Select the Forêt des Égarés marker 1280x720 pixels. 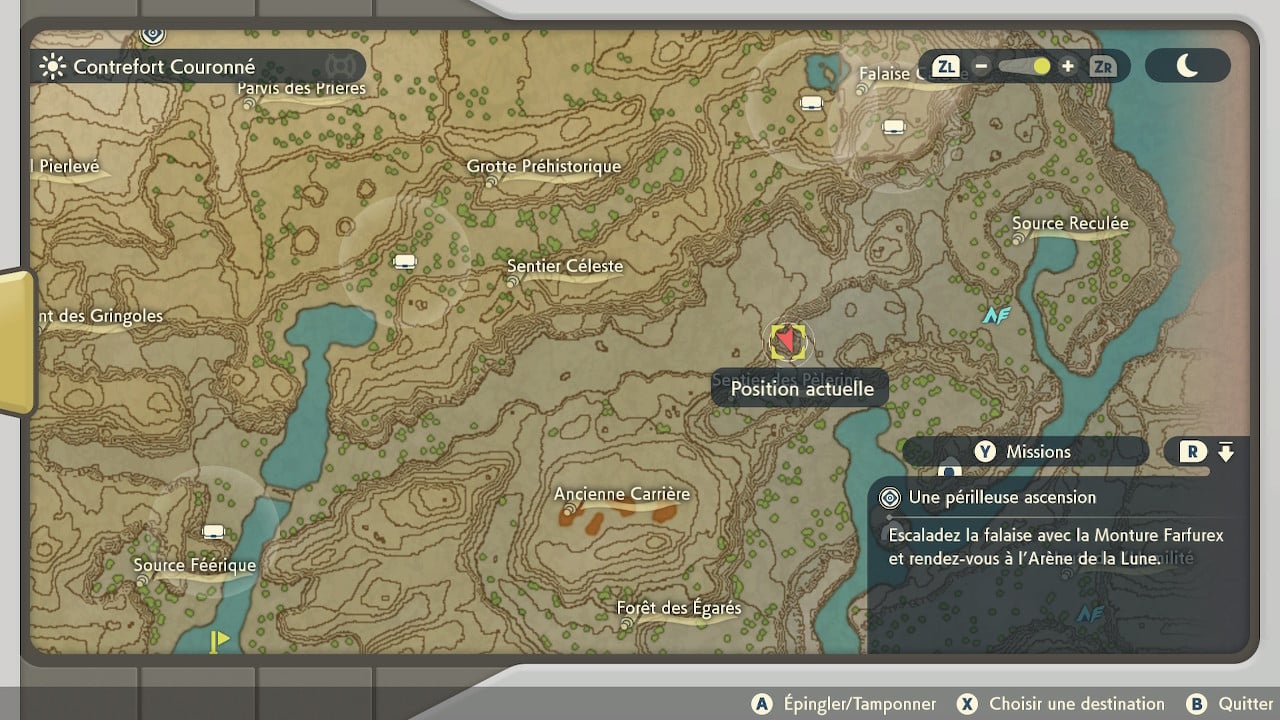tap(627, 624)
